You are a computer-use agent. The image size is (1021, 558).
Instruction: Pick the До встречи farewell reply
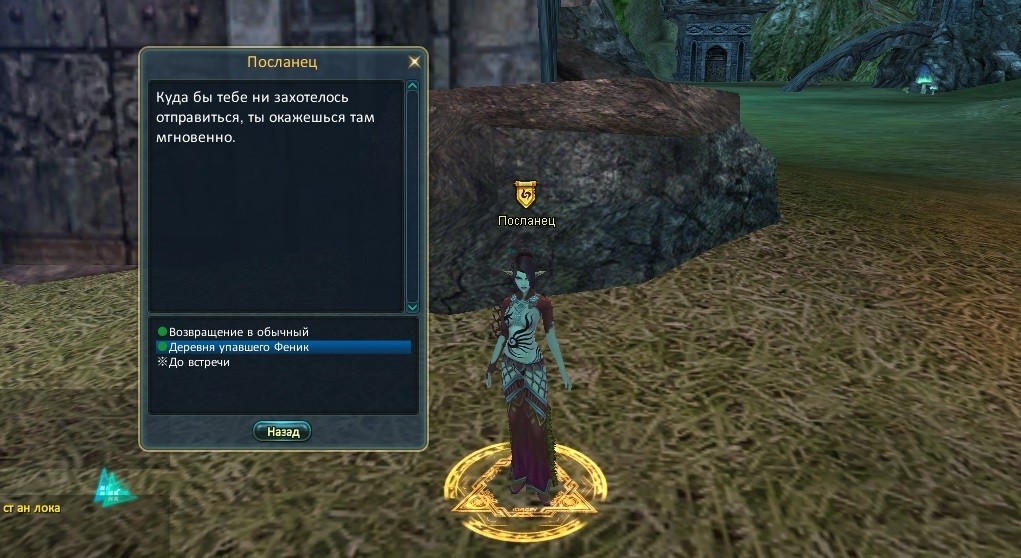(x=199, y=362)
